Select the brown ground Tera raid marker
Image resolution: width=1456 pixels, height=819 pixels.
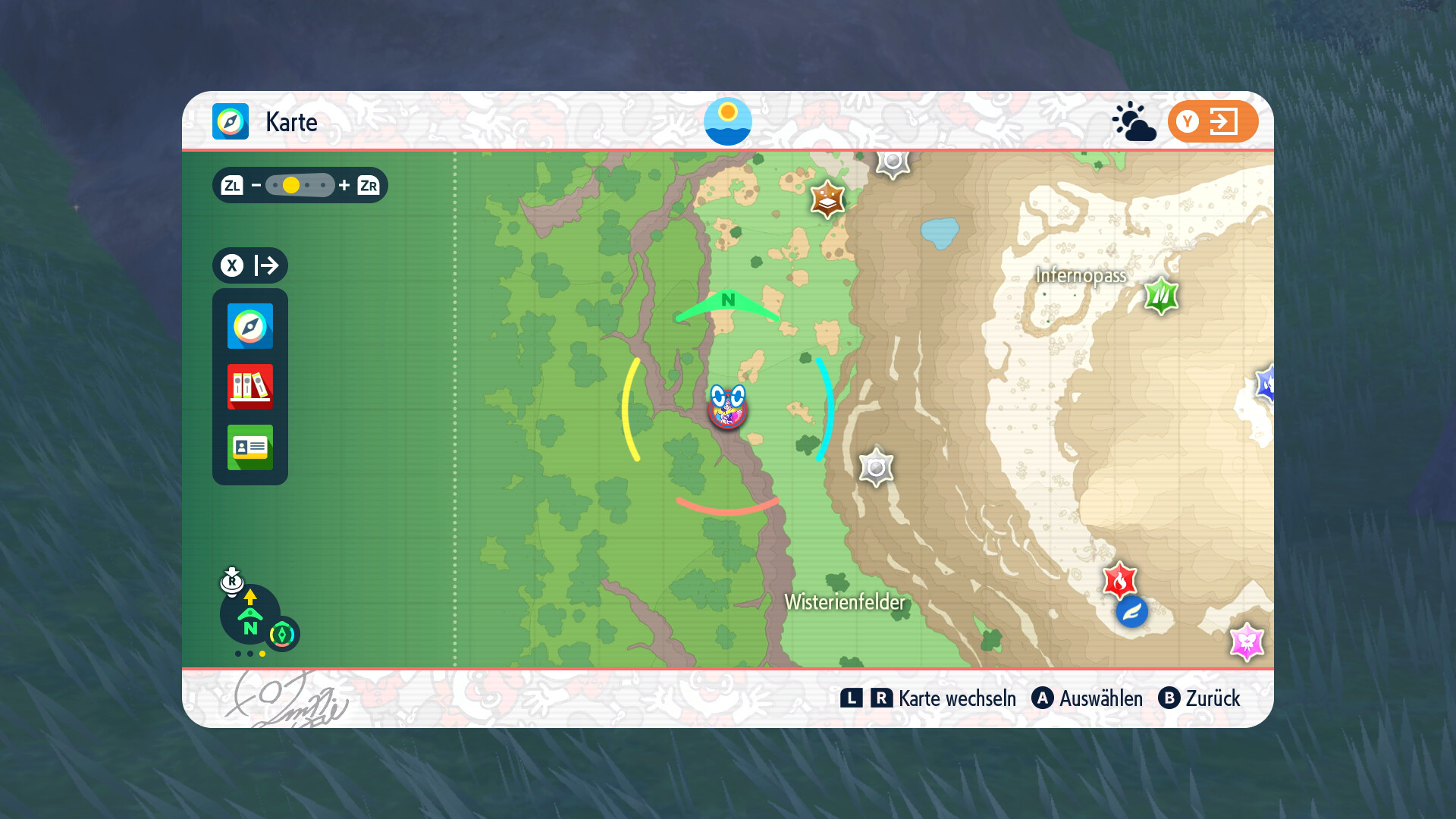(x=827, y=199)
